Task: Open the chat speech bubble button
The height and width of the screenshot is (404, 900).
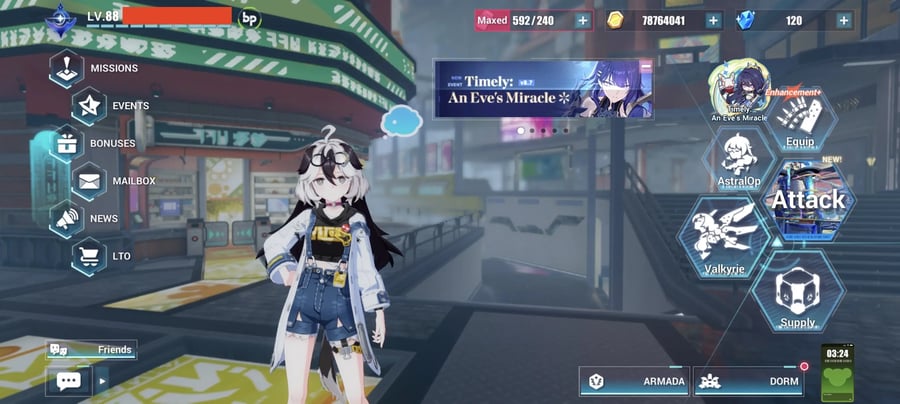Action: [x=68, y=380]
